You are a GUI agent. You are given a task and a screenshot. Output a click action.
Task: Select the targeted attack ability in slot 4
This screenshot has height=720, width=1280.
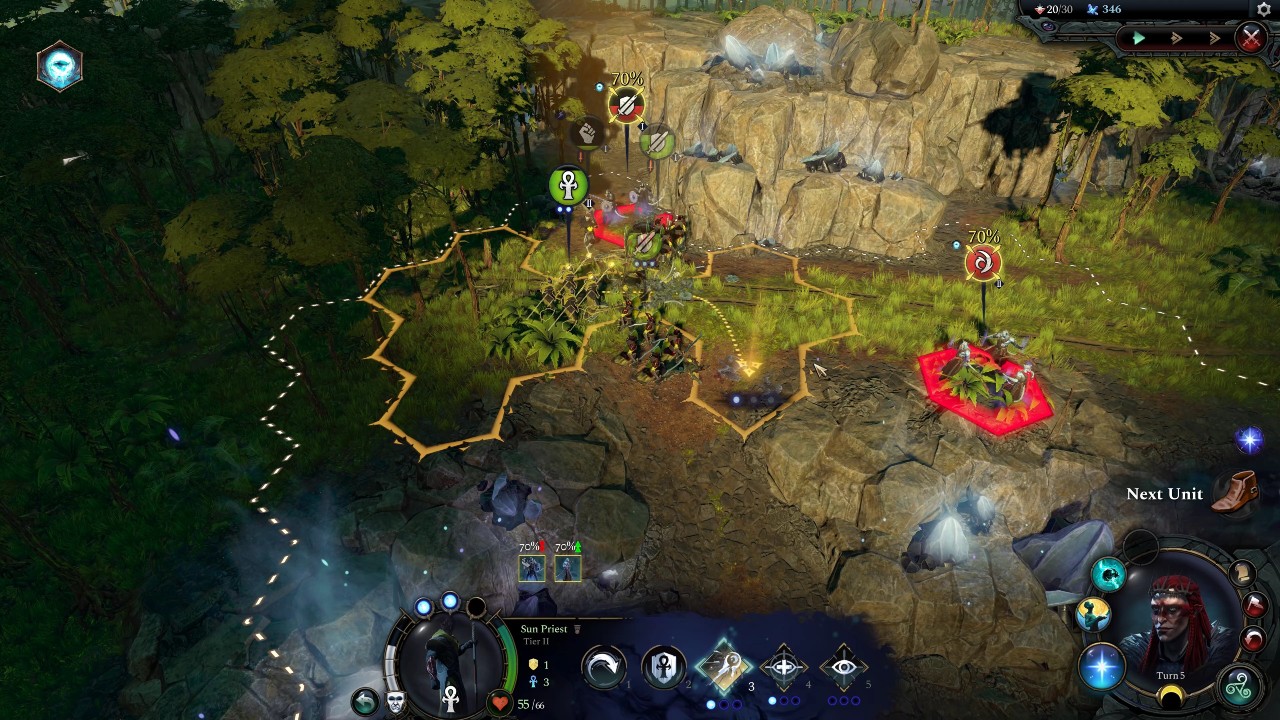[786, 665]
